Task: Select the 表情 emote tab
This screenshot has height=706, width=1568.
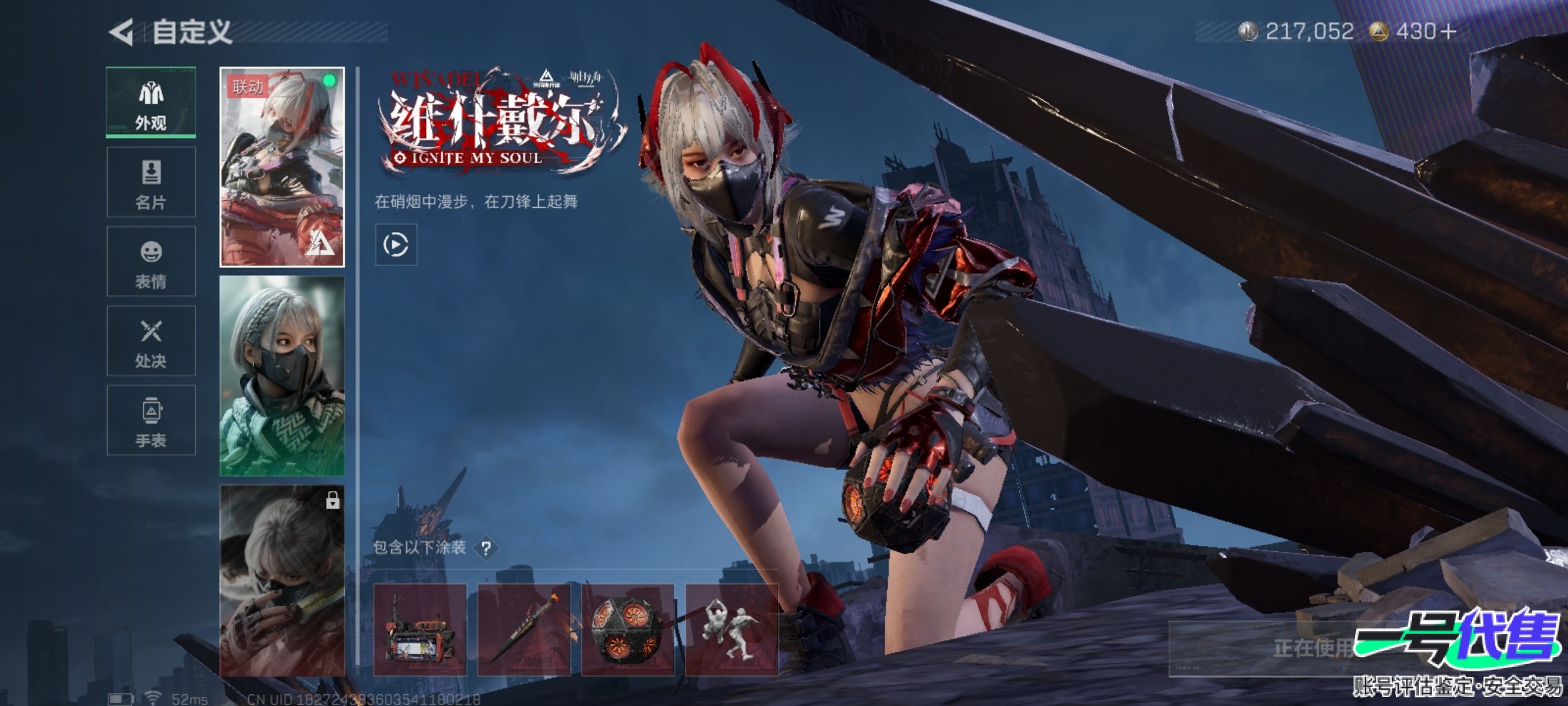Action: 151,261
